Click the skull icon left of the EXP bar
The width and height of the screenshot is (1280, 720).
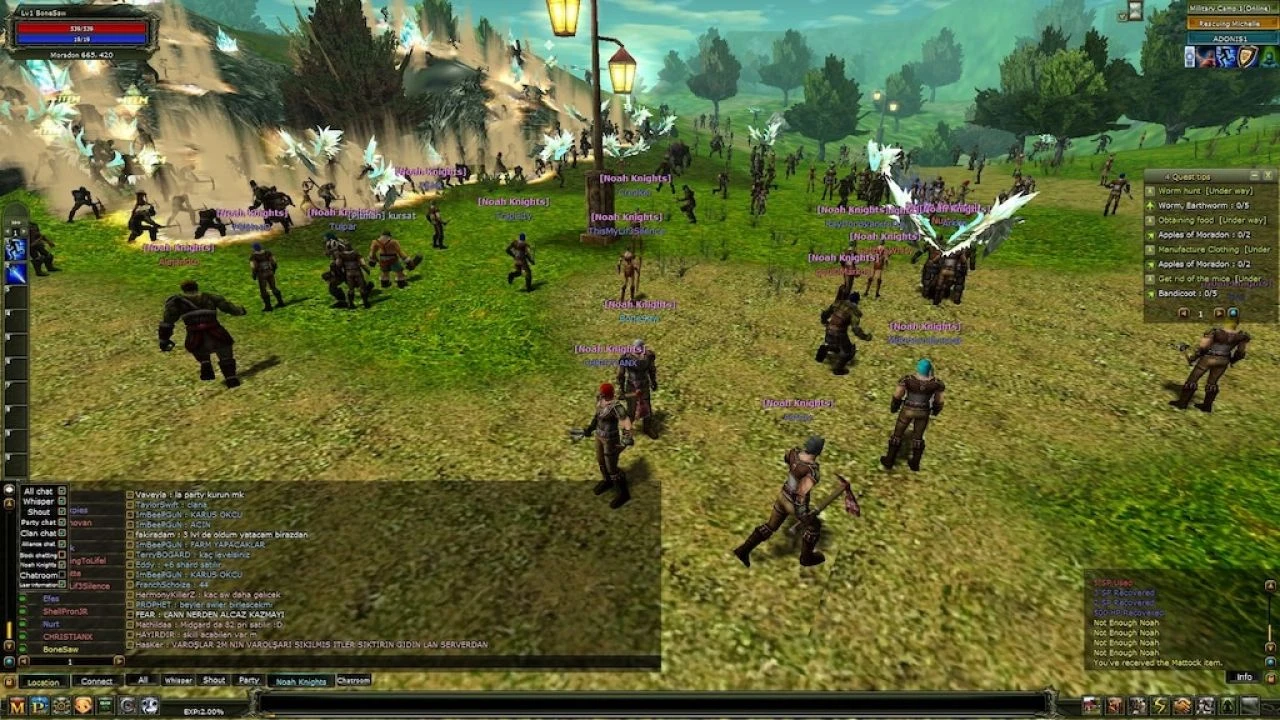[150, 707]
